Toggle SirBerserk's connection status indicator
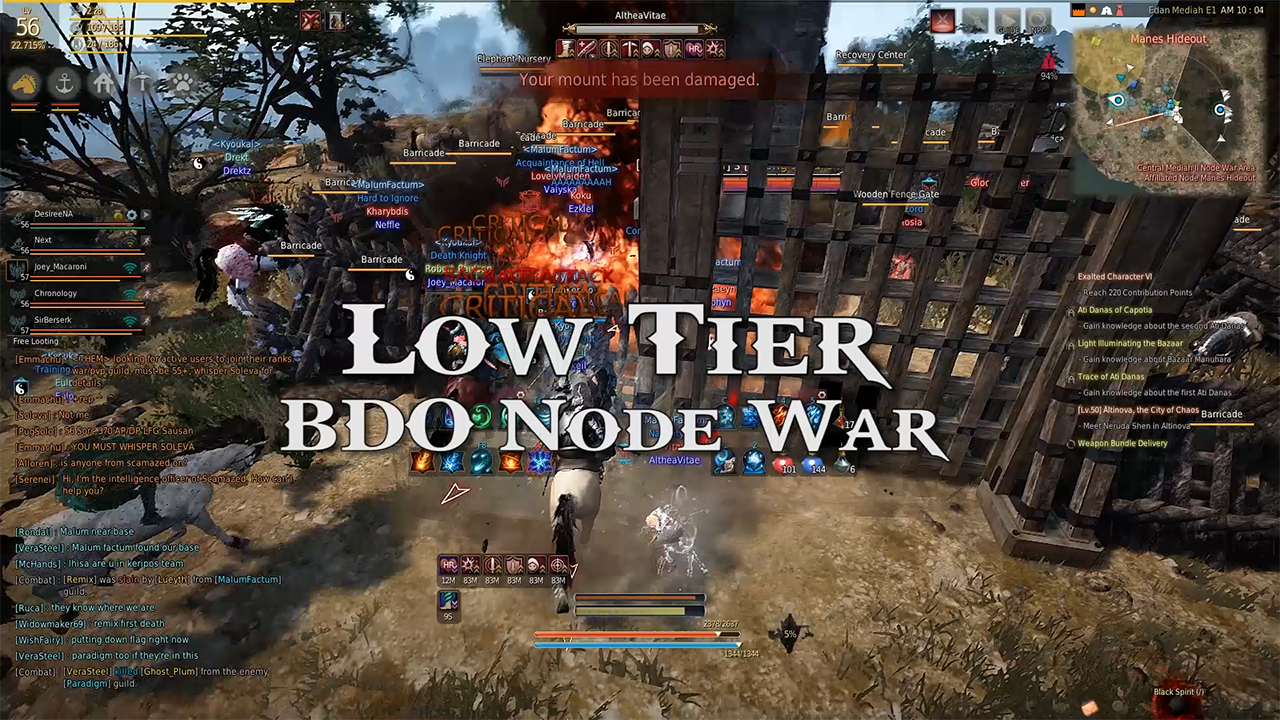The height and width of the screenshot is (720, 1280). tap(130, 322)
